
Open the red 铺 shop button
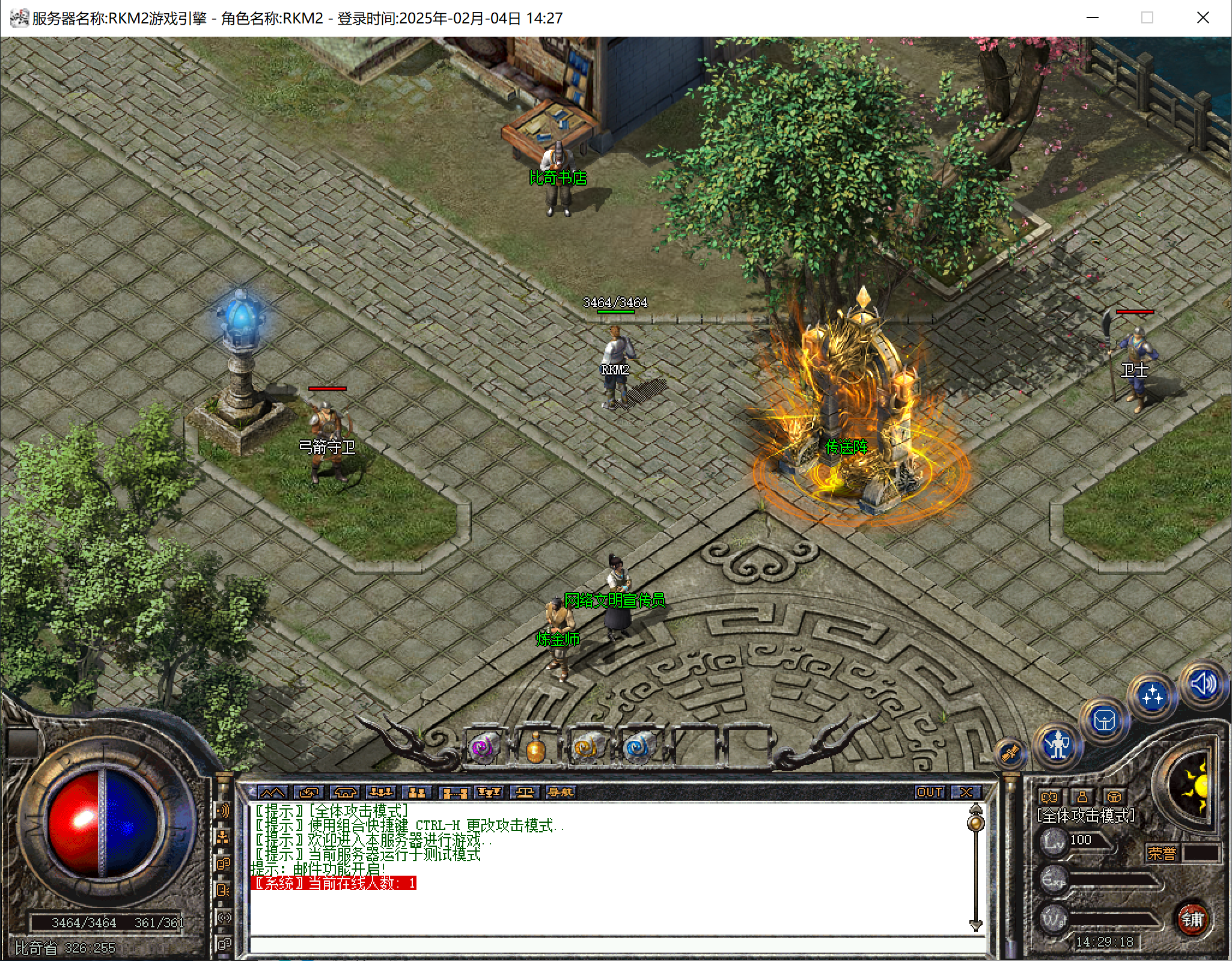(x=1192, y=919)
